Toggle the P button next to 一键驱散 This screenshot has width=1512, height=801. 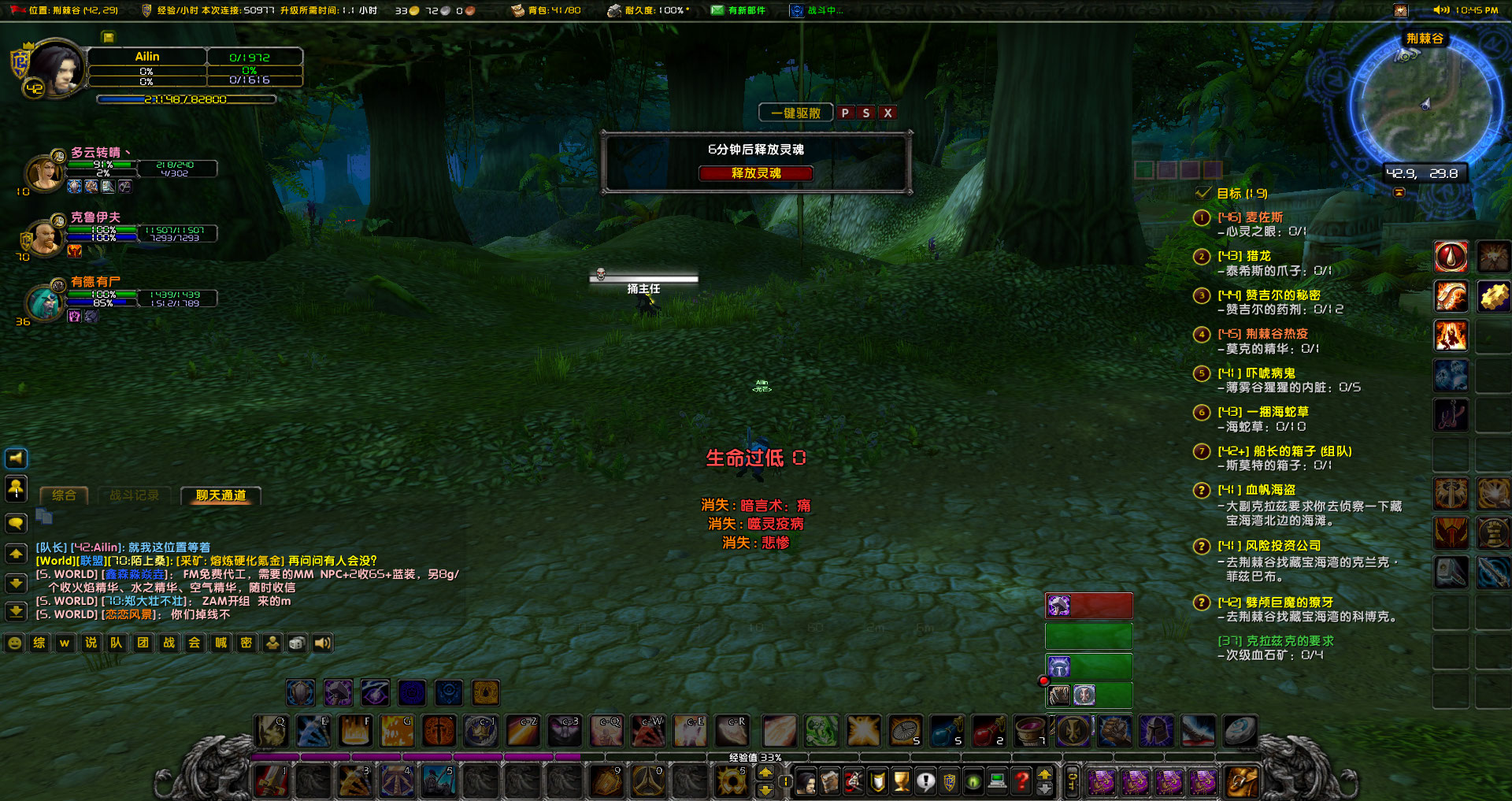(847, 113)
